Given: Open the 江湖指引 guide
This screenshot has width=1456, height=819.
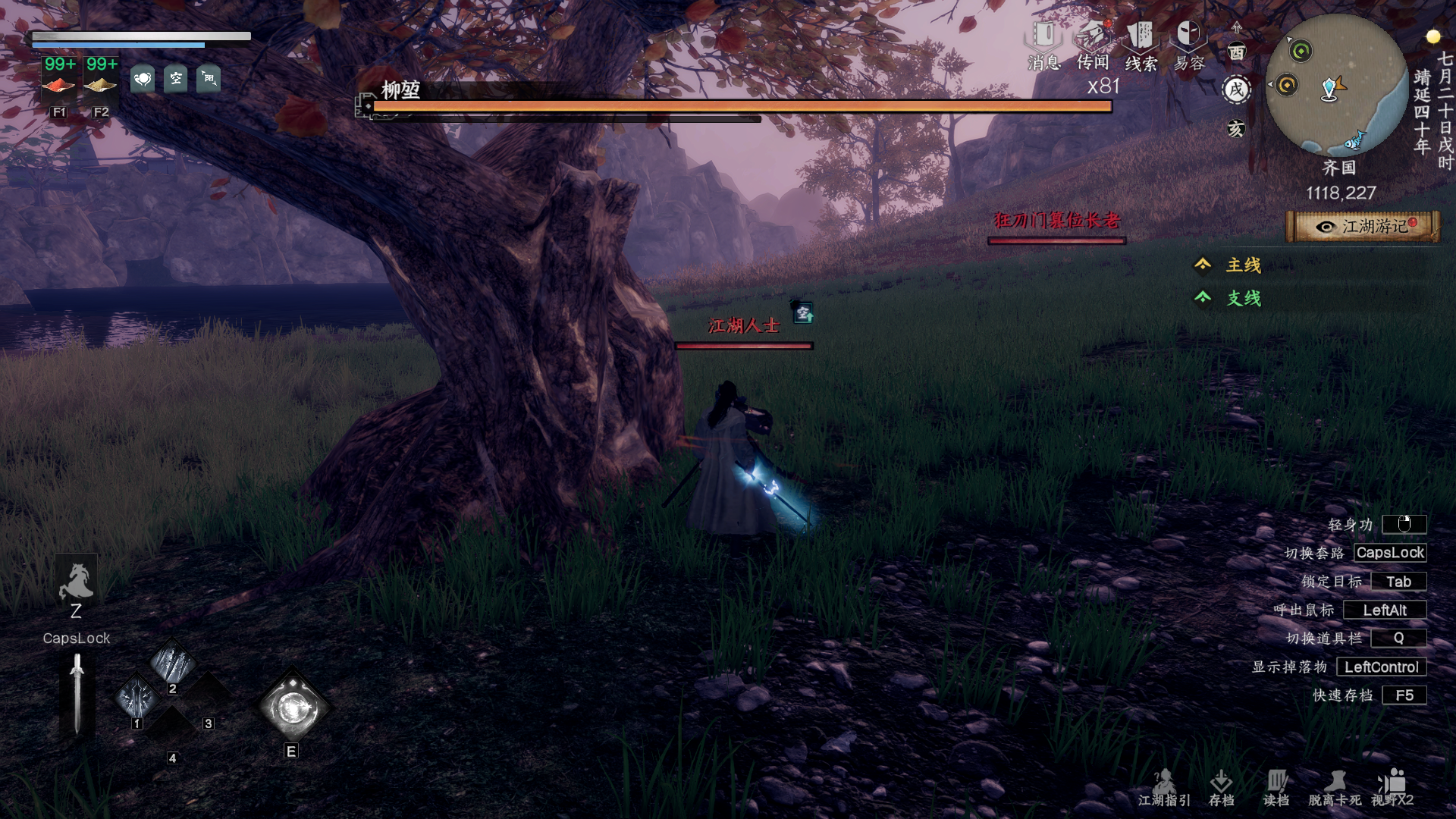Looking at the screenshot, I should pyautogui.click(x=1164, y=788).
